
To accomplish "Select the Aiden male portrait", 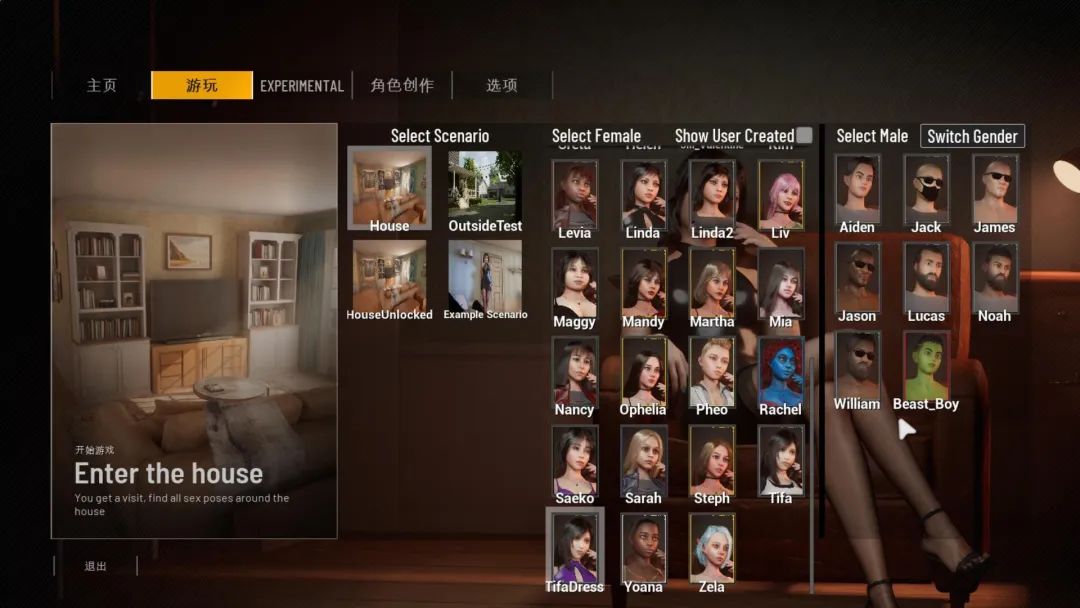I will coord(857,187).
